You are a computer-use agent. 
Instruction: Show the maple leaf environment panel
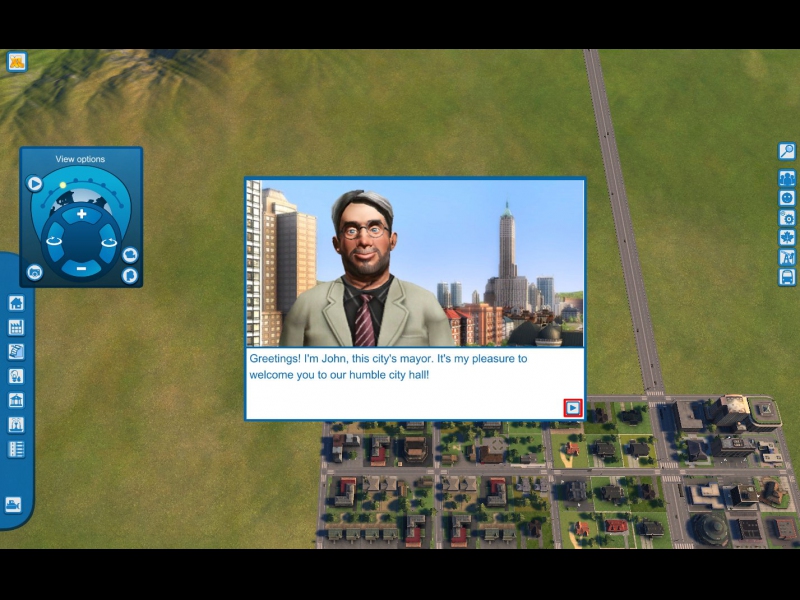point(787,238)
